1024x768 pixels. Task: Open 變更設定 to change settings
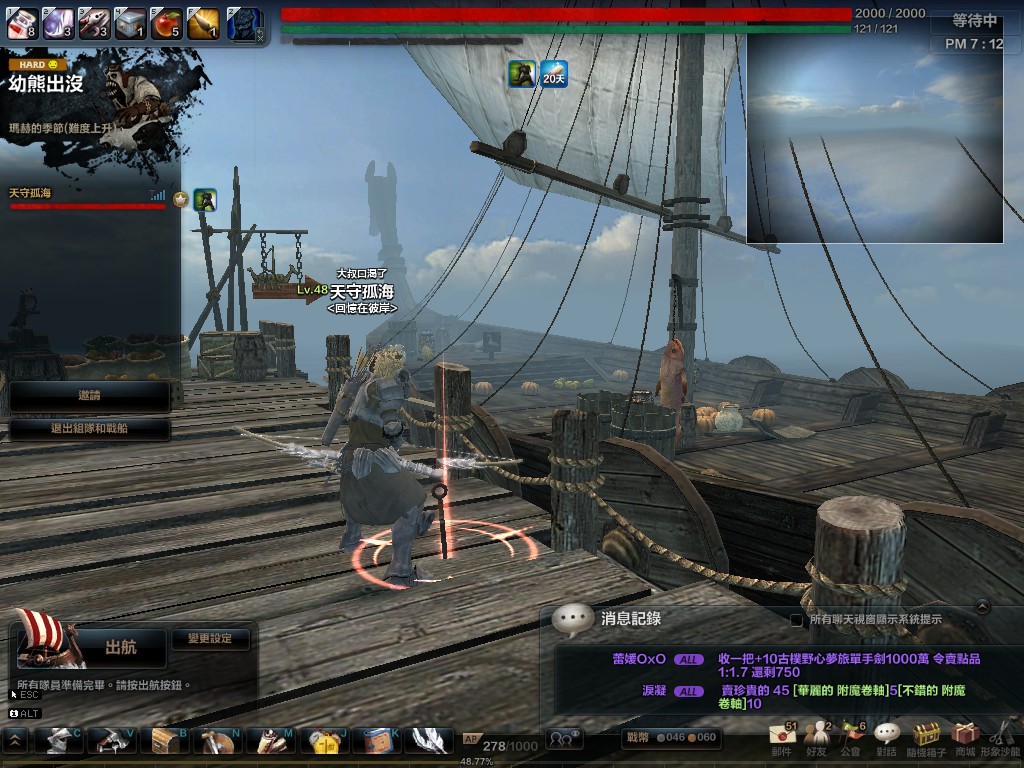tap(209, 638)
